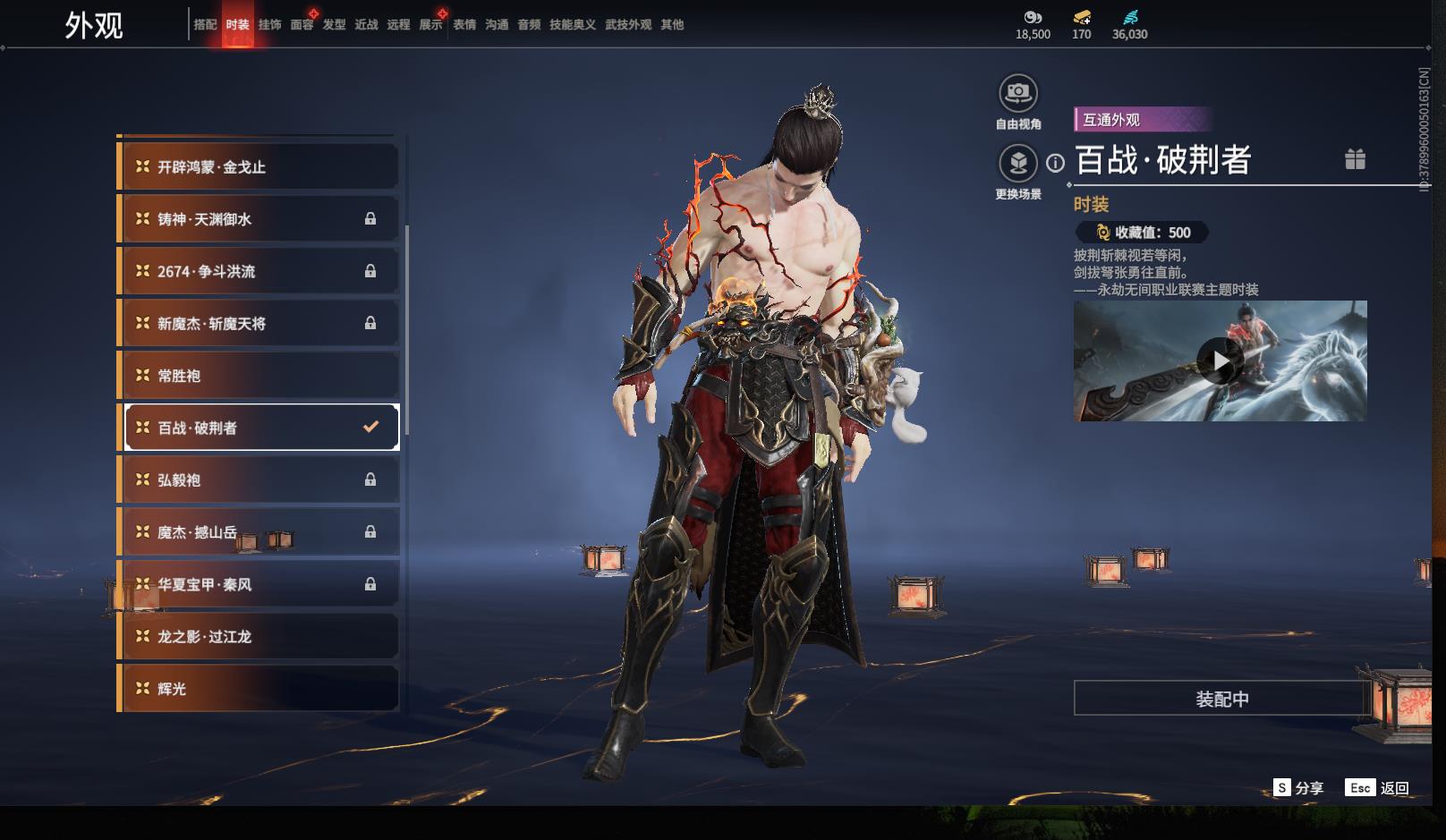1446x840 pixels.
Task: Select the locked 铸神·天渊御水 outfit
Action: point(259,219)
